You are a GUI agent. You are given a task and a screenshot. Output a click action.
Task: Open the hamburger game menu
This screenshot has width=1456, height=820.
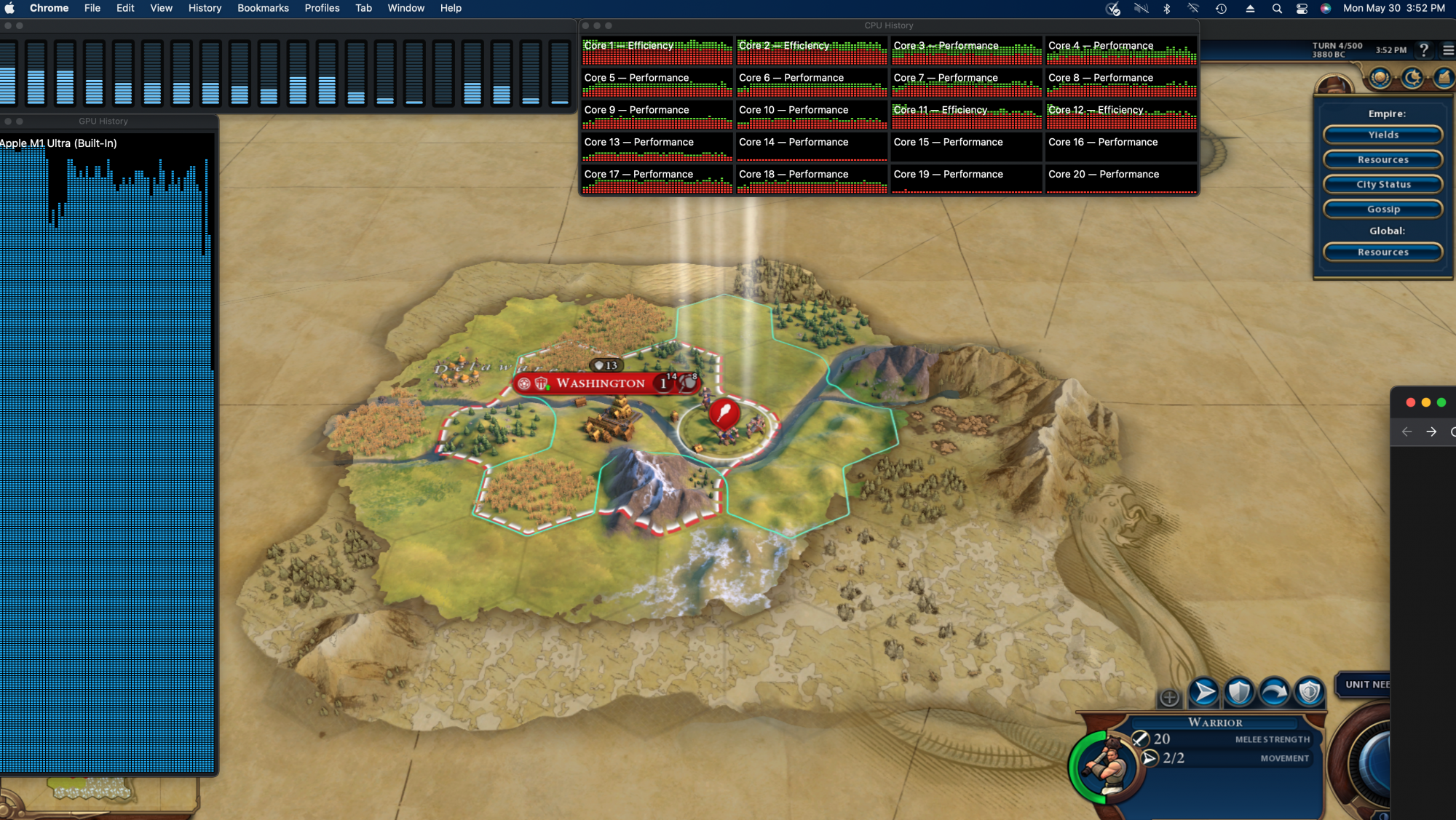(x=1448, y=50)
